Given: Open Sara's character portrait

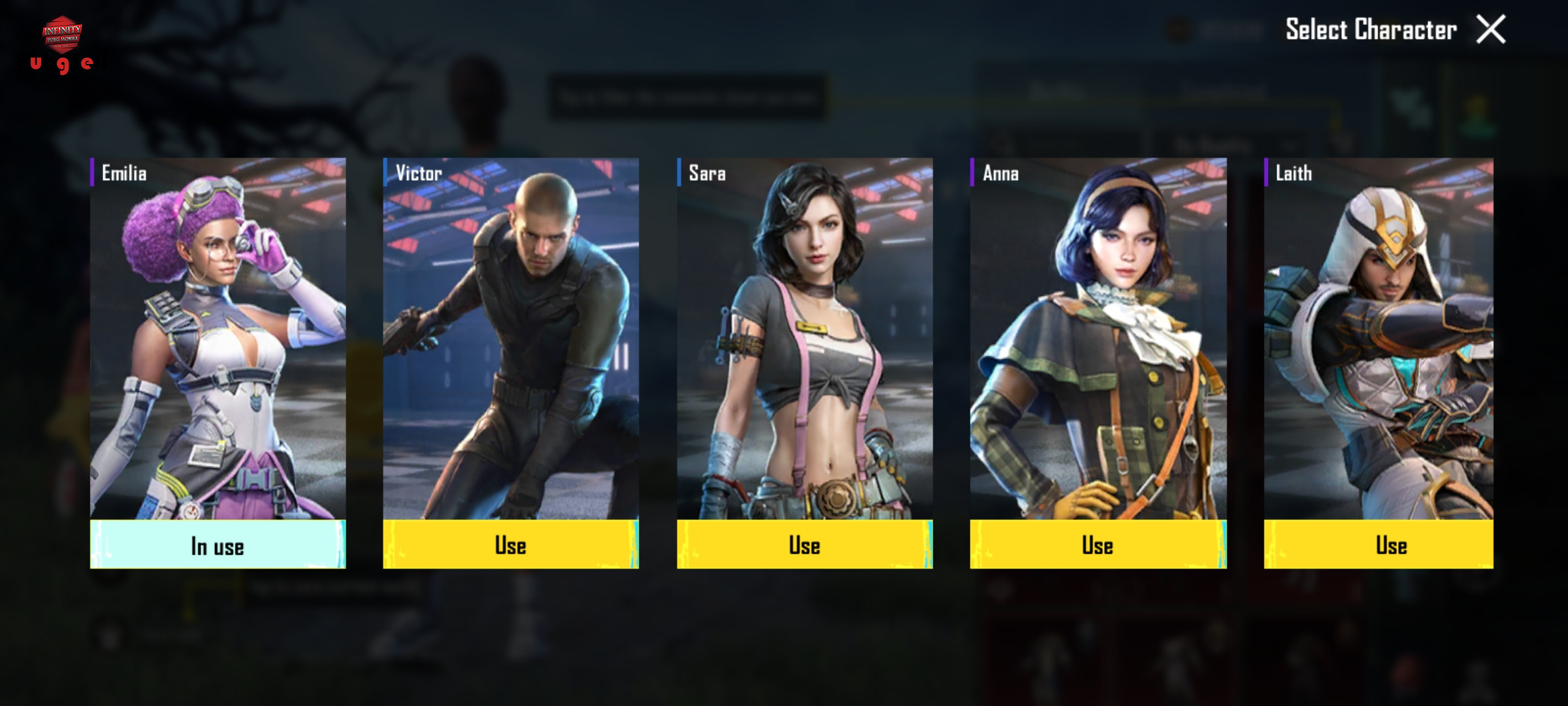Looking at the screenshot, I should [x=804, y=339].
